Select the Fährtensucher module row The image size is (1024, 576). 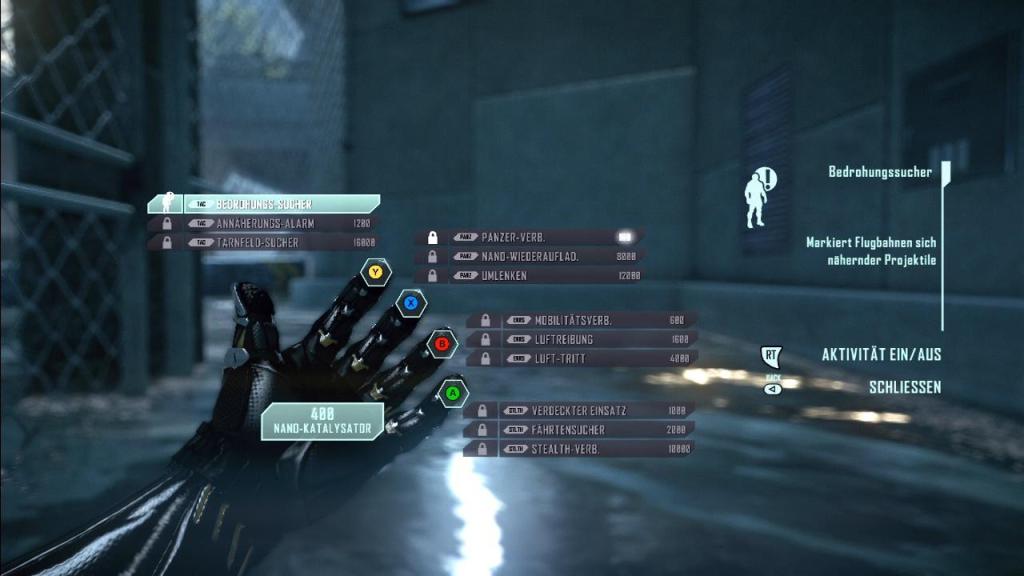pyautogui.click(x=580, y=429)
